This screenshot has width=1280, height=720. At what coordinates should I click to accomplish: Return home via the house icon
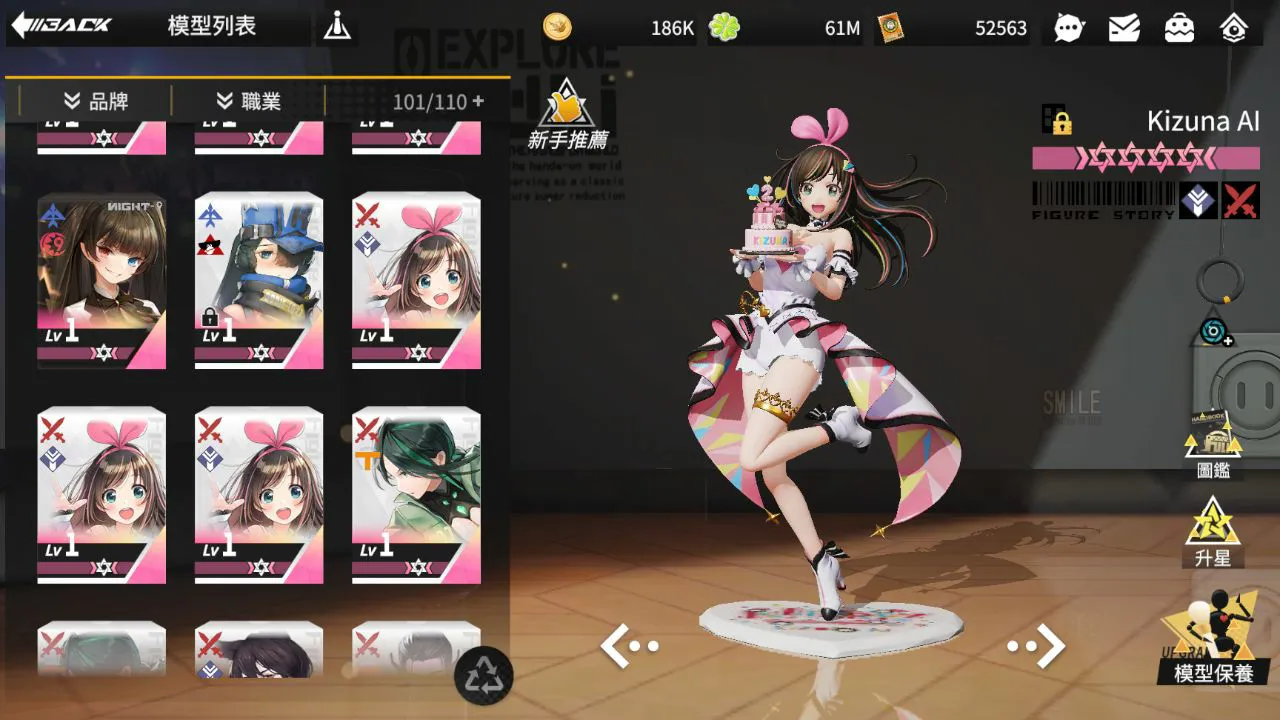coord(1235,29)
